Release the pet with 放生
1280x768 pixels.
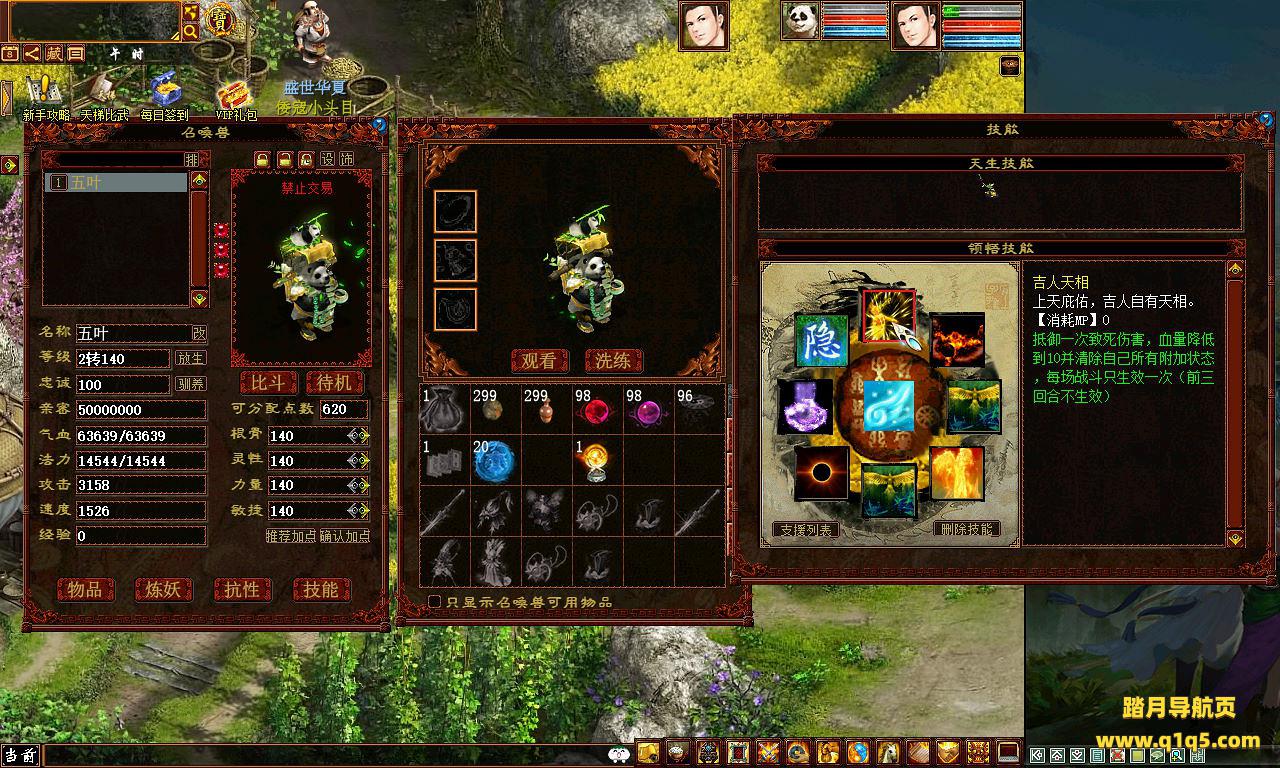[191, 358]
